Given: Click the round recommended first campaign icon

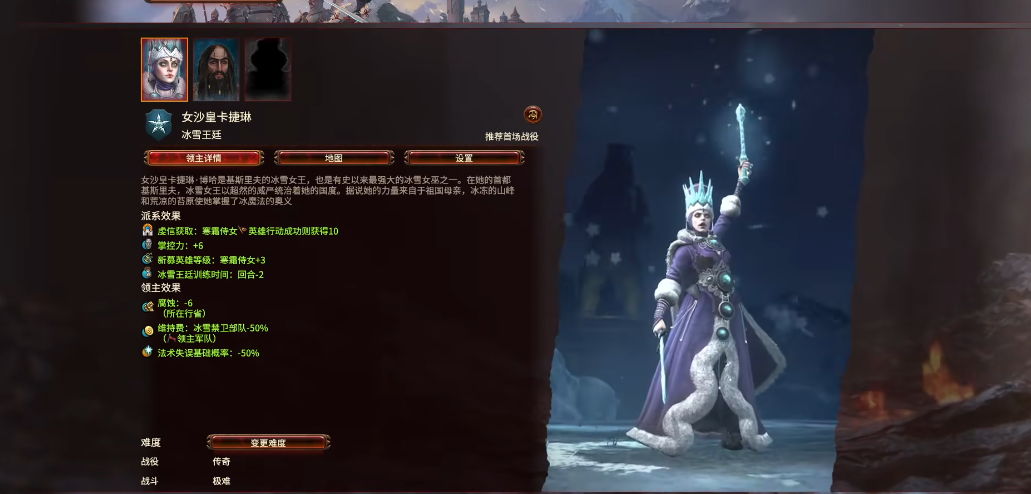Looking at the screenshot, I should 532,115.
